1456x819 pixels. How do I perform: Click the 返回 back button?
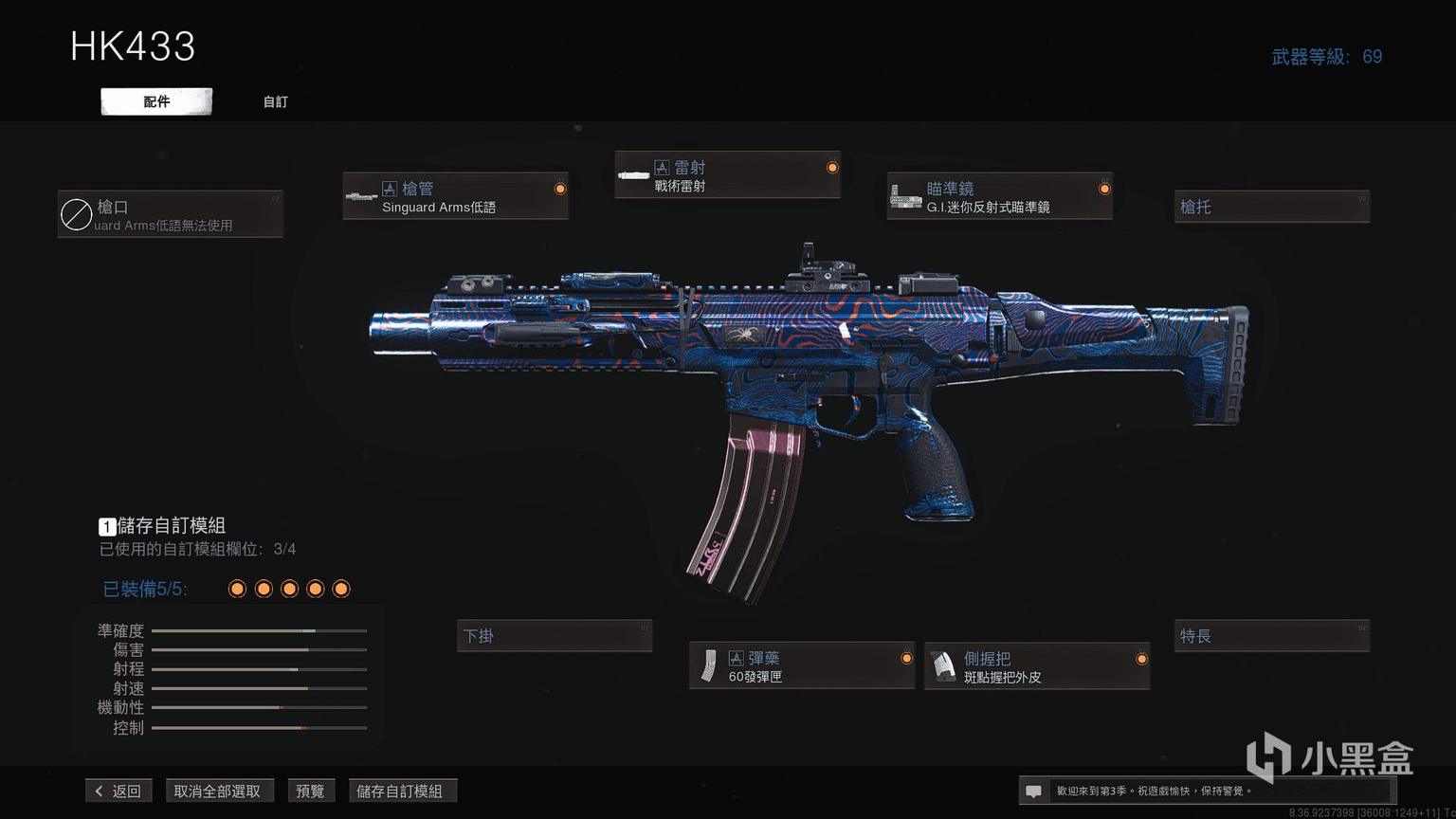[118, 791]
